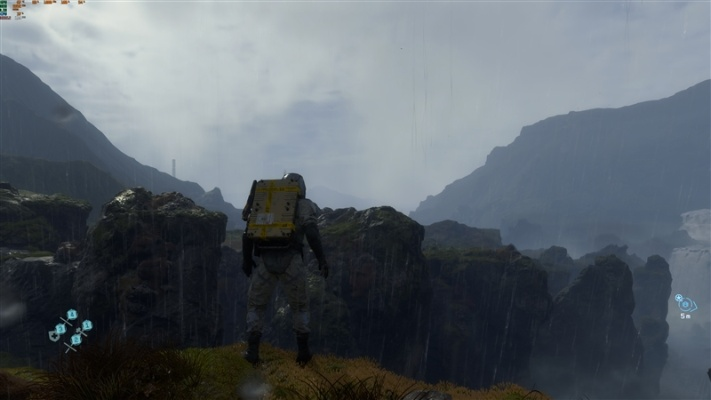711x400 pixels.
Task: Select the marker numbered 4
Action: pos(72,314)
